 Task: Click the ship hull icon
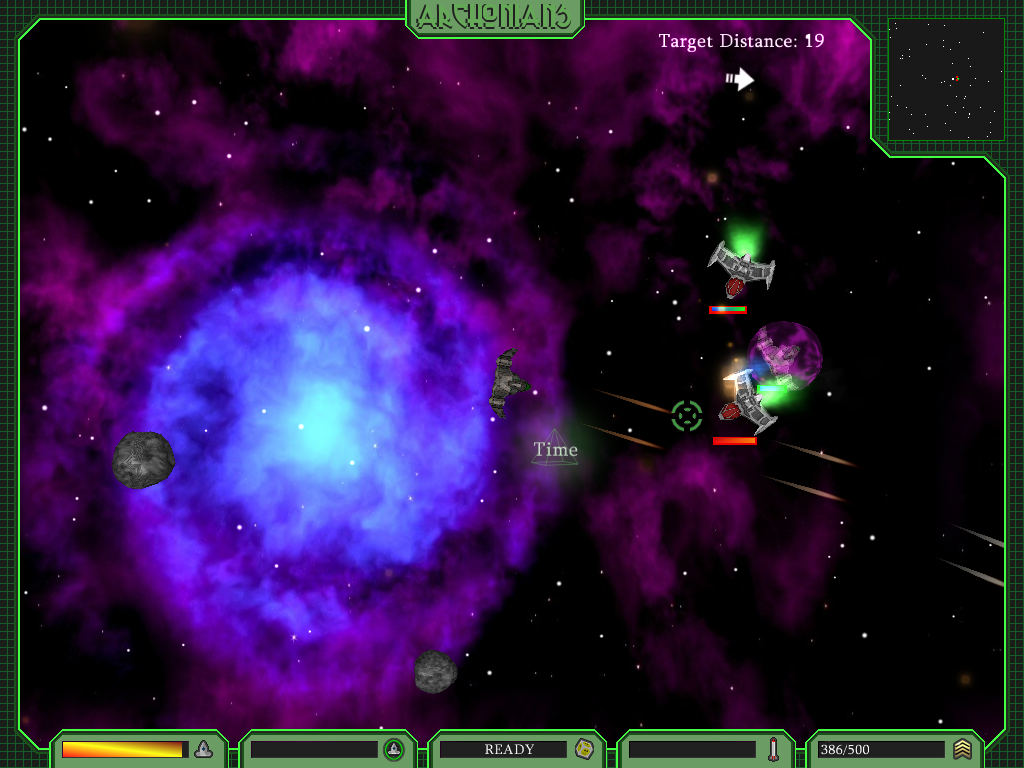[203, 749]
